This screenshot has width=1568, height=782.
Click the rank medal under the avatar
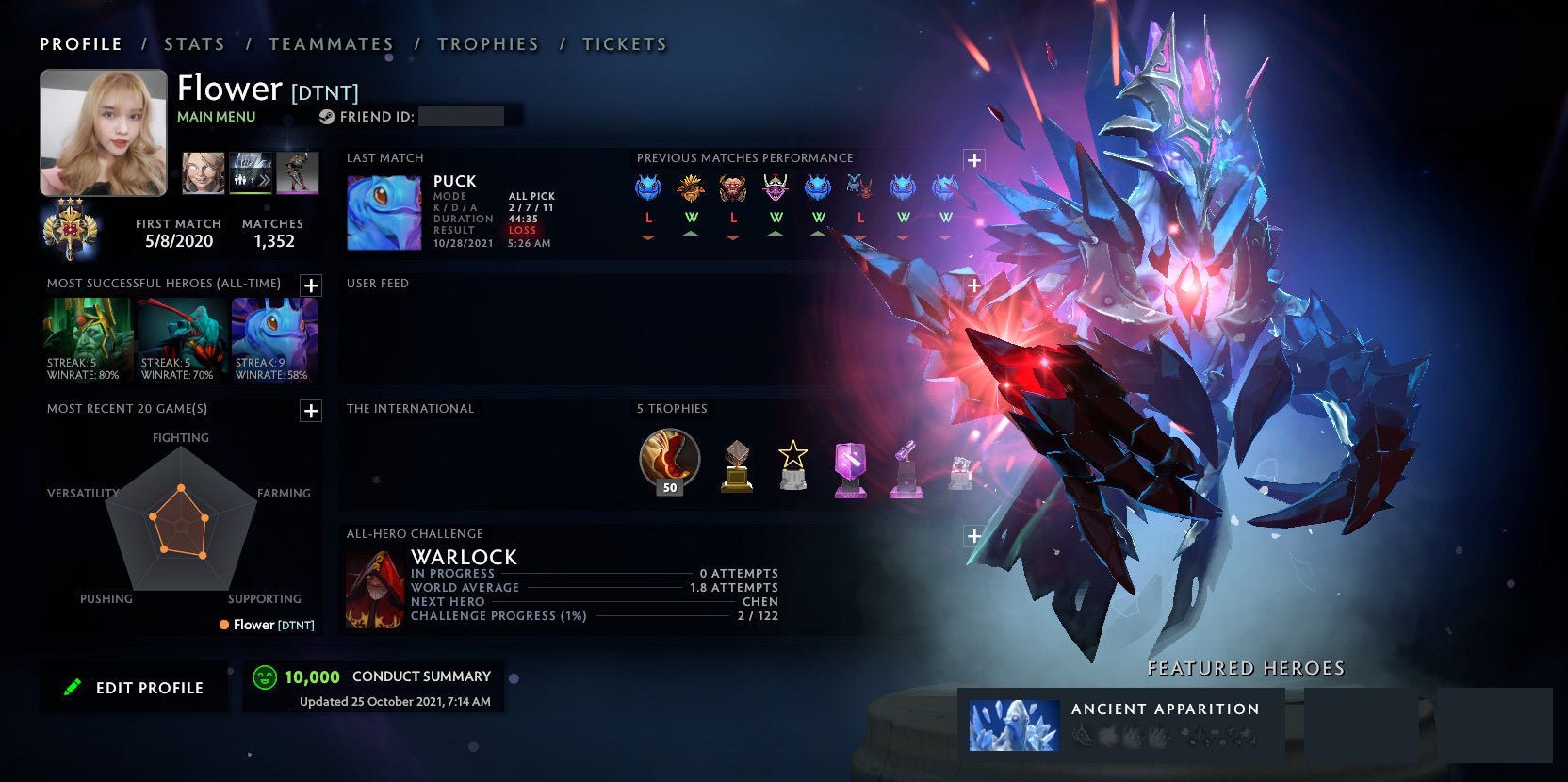coord(71,229)
